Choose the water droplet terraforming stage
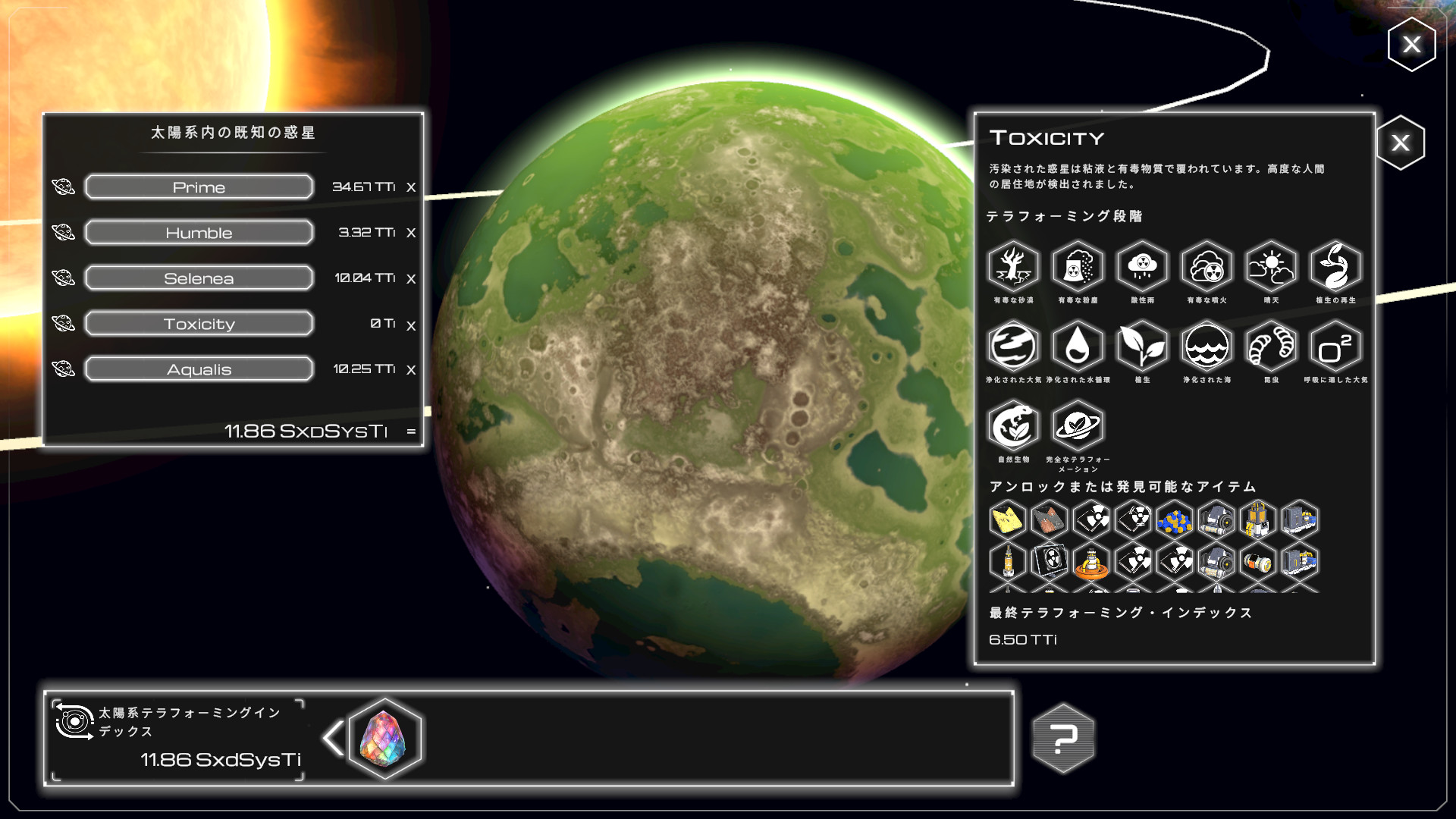 pyautogui.click(x=1078, y=347)
